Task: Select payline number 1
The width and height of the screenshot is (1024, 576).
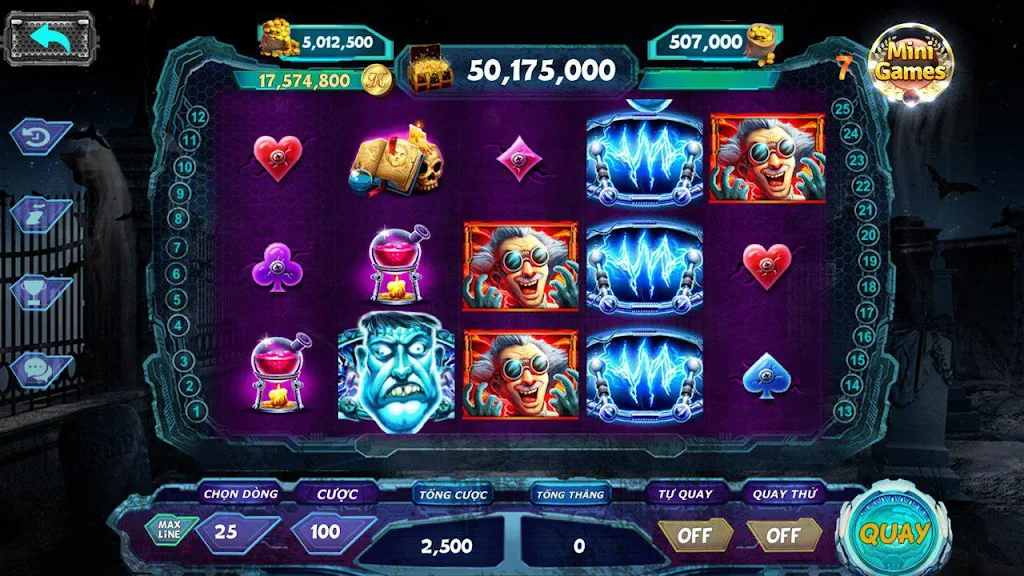Action: pyautogui.click(x=198, y=410)
